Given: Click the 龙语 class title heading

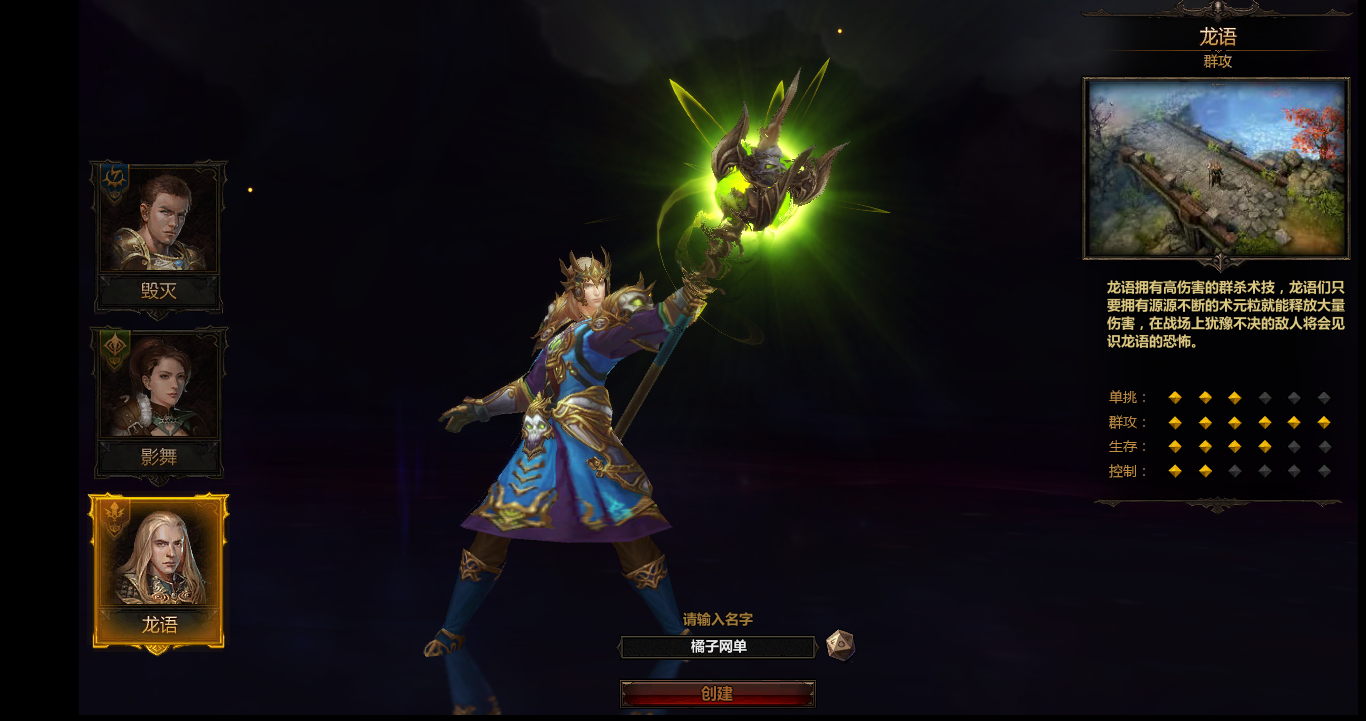Looking at the screenshot, I should point(1216,37).
